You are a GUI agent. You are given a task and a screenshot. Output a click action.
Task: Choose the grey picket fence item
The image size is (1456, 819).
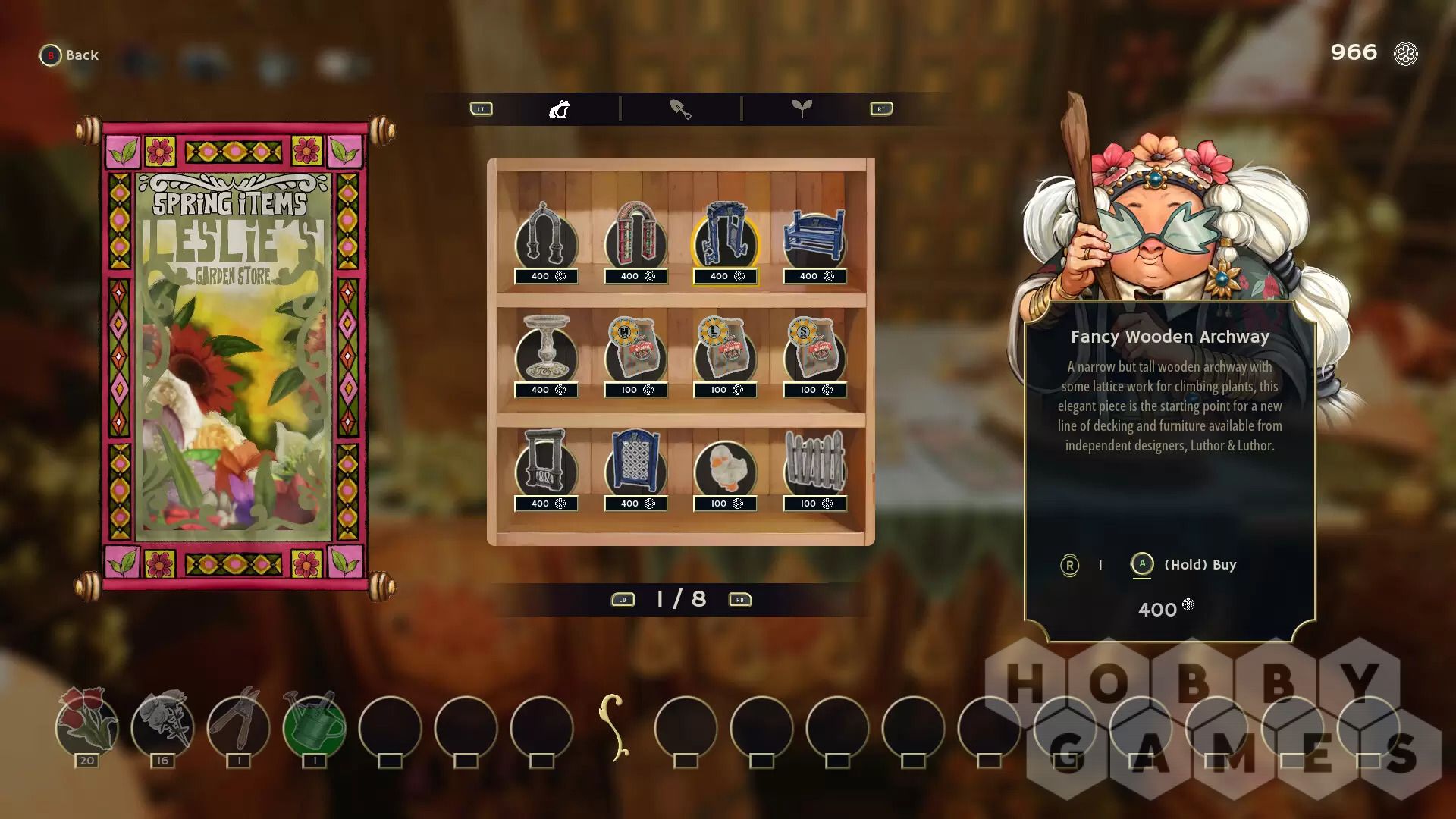click(x=814, y=464)
